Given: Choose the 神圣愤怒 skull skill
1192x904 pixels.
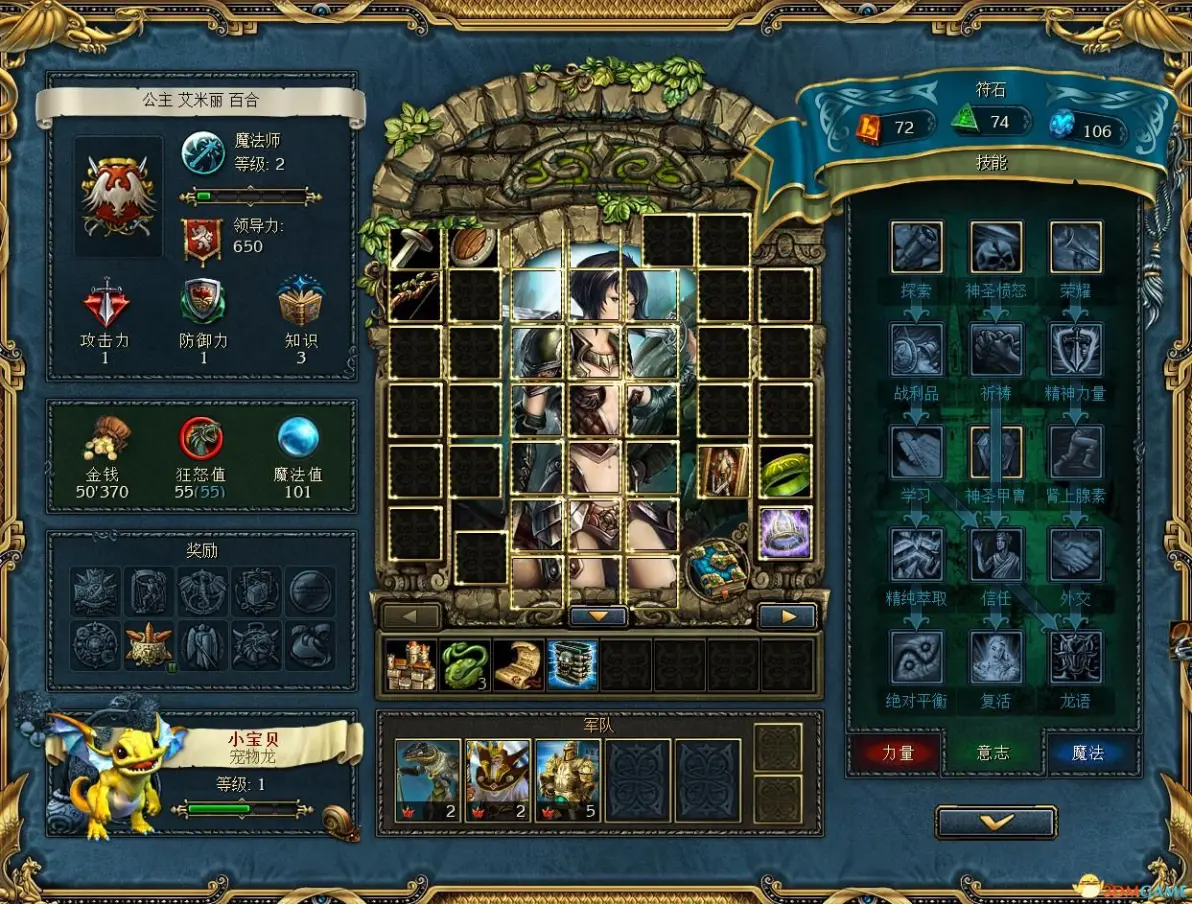Looking at the screenshot, I should point(996,247).
